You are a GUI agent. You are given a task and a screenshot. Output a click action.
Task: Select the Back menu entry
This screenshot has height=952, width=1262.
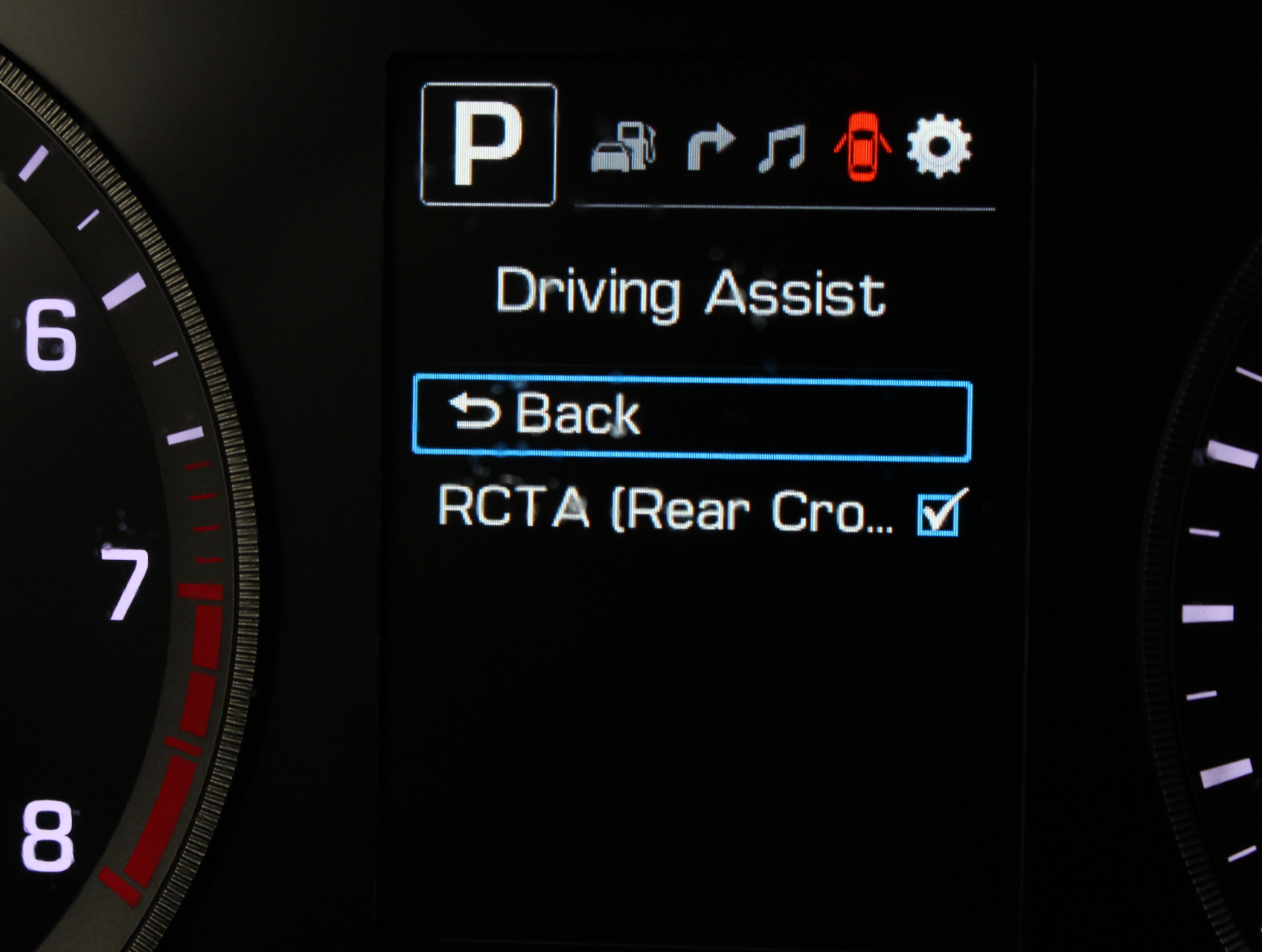(692, 417)
